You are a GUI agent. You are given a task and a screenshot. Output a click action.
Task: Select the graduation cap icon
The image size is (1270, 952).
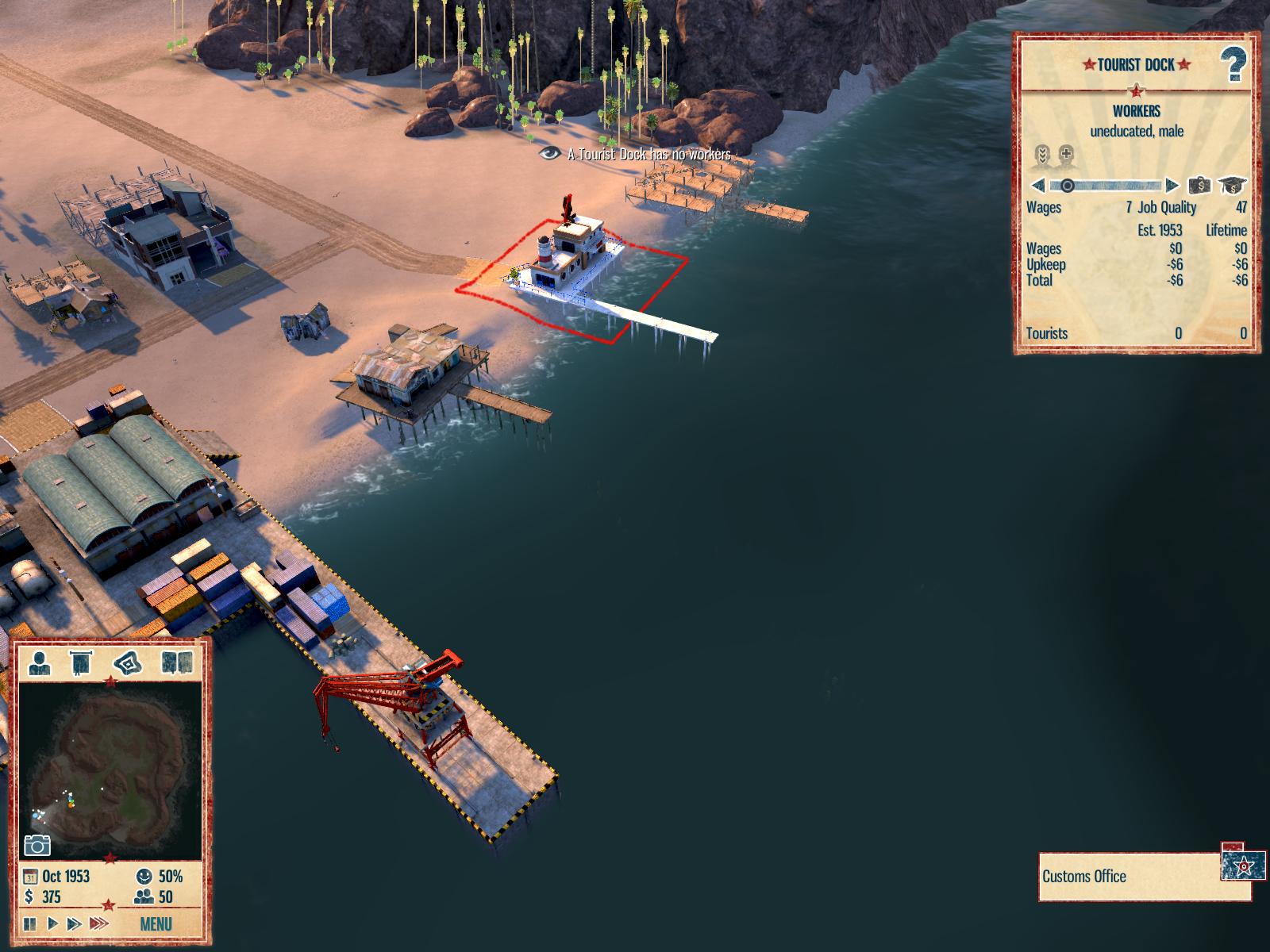[1232, 186]
